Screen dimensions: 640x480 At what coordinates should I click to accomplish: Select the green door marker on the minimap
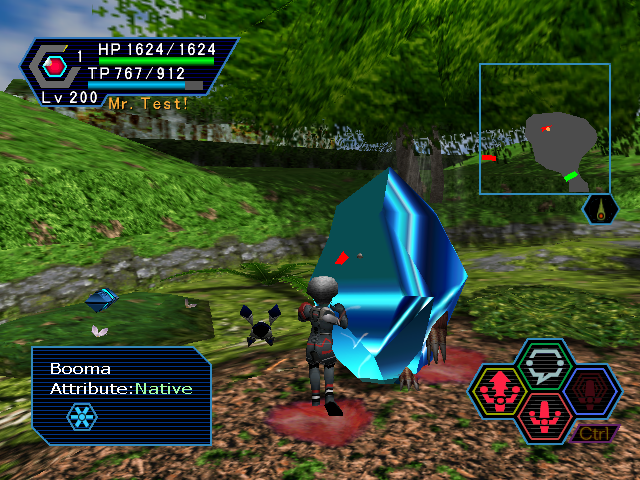[571, 176]
